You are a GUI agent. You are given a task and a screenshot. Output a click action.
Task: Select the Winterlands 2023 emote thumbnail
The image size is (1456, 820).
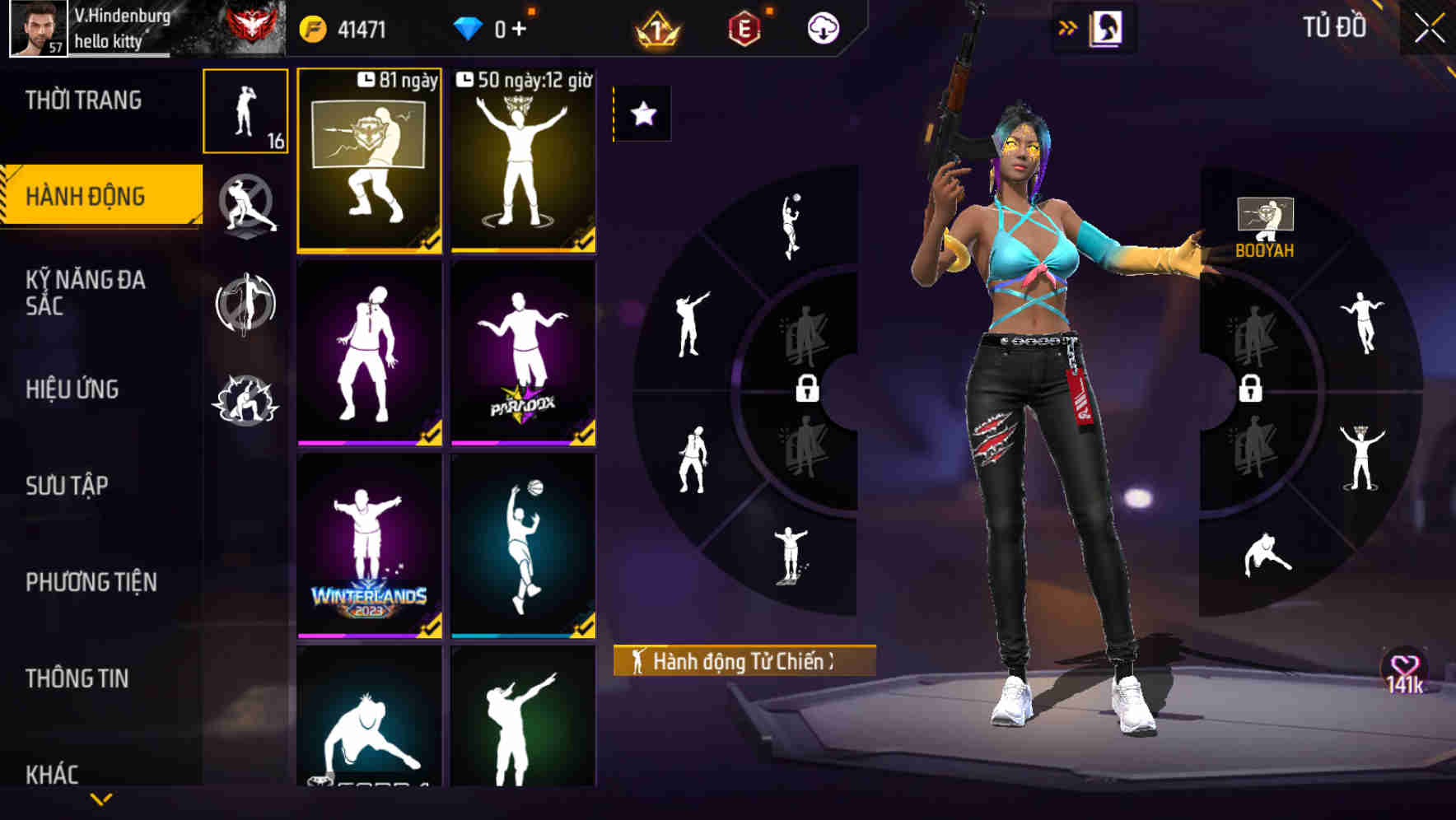pyautogui.click(x=369, y=548)
